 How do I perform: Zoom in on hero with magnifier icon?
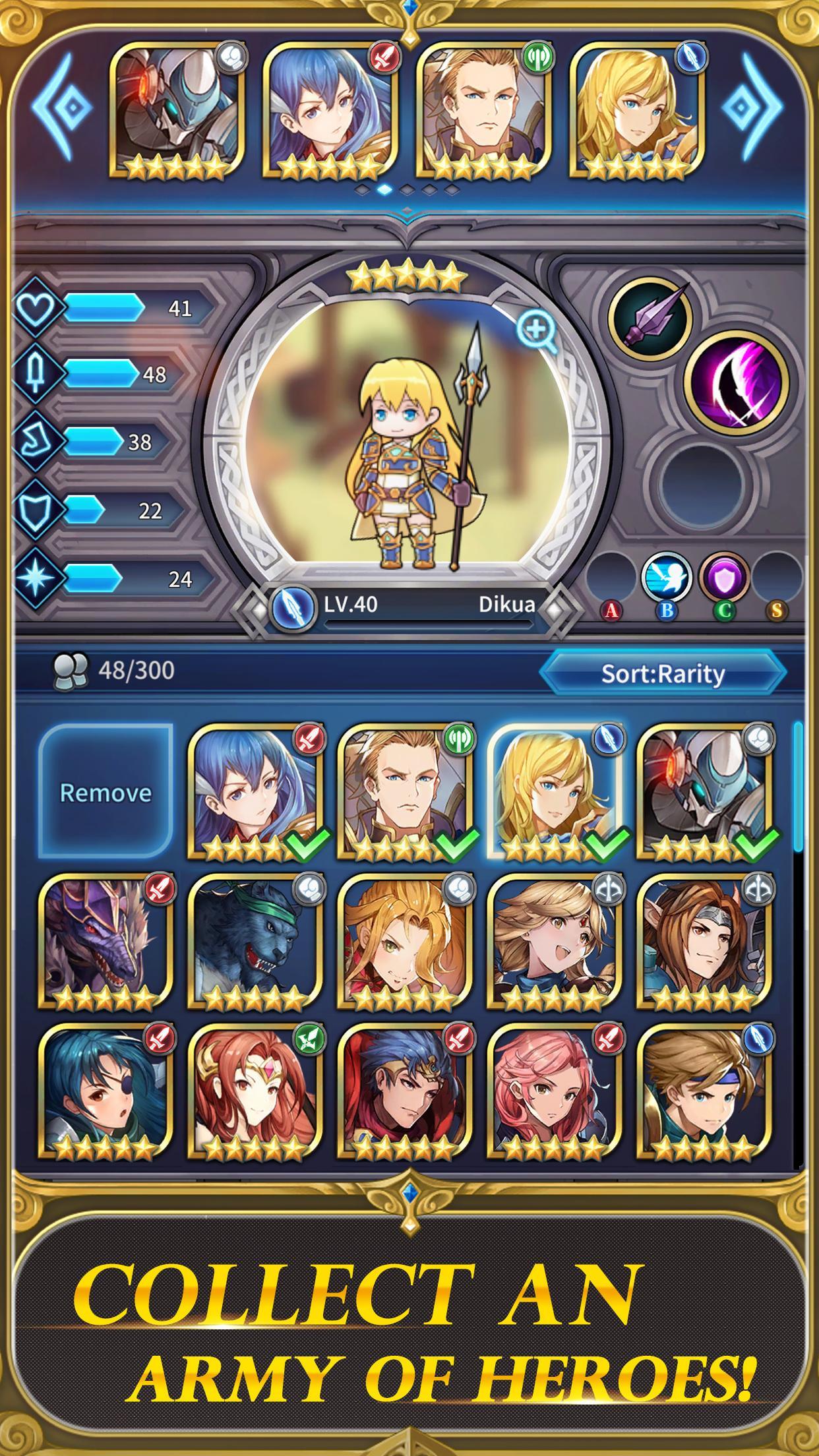pyautogui.click(x=537, y=332)
